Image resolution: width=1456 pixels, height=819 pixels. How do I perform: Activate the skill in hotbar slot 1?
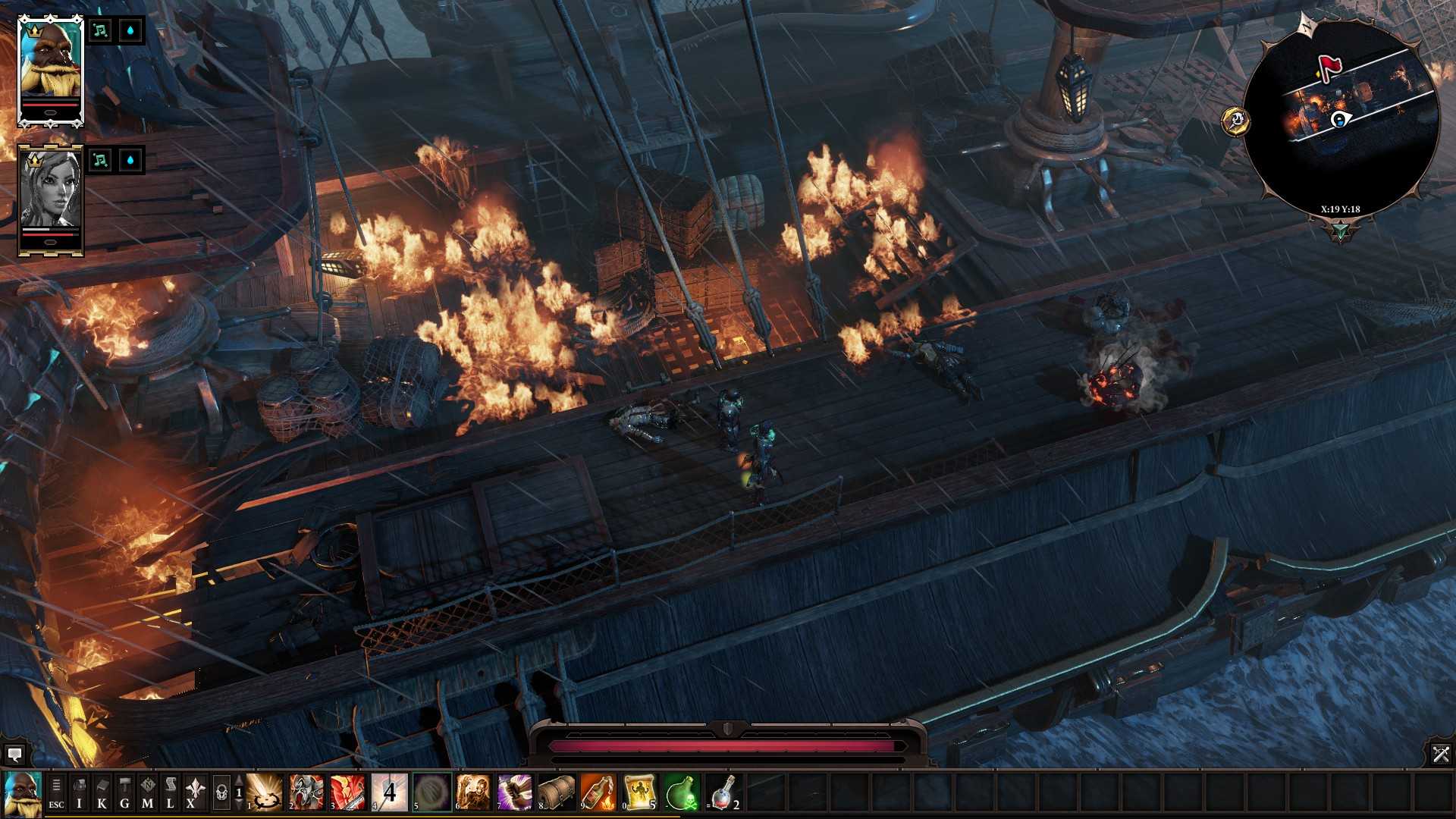click(x=265, y=793)
